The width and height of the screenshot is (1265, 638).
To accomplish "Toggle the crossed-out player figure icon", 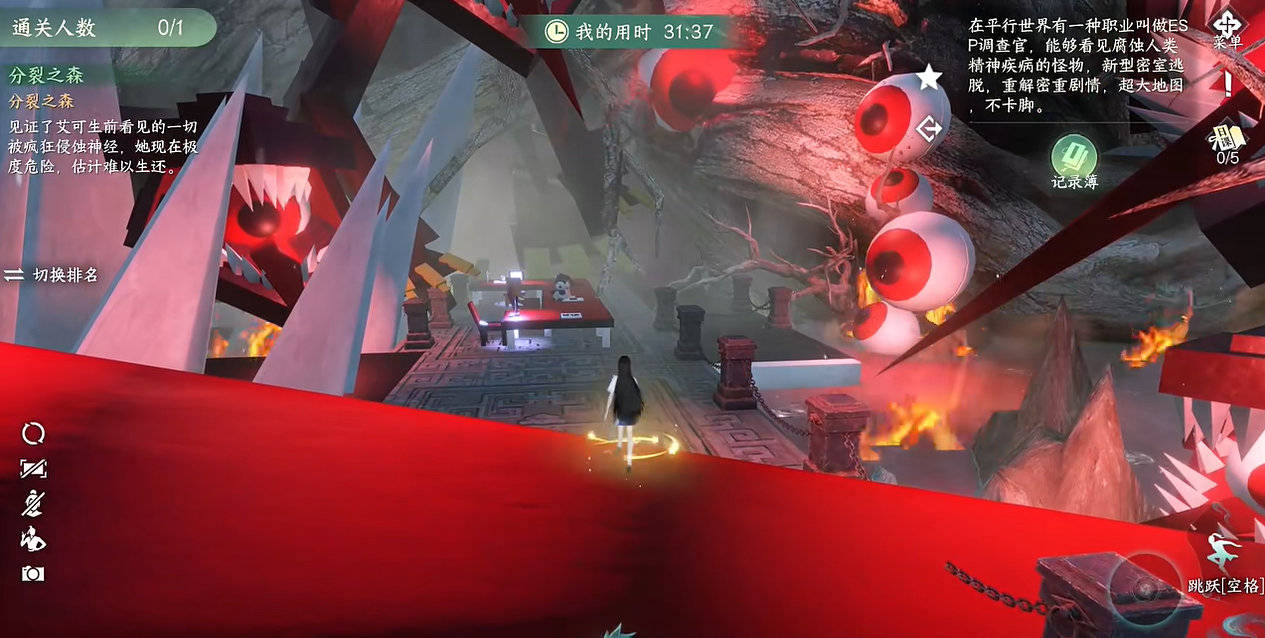I will pyautogui.click(x=33, y=503).
